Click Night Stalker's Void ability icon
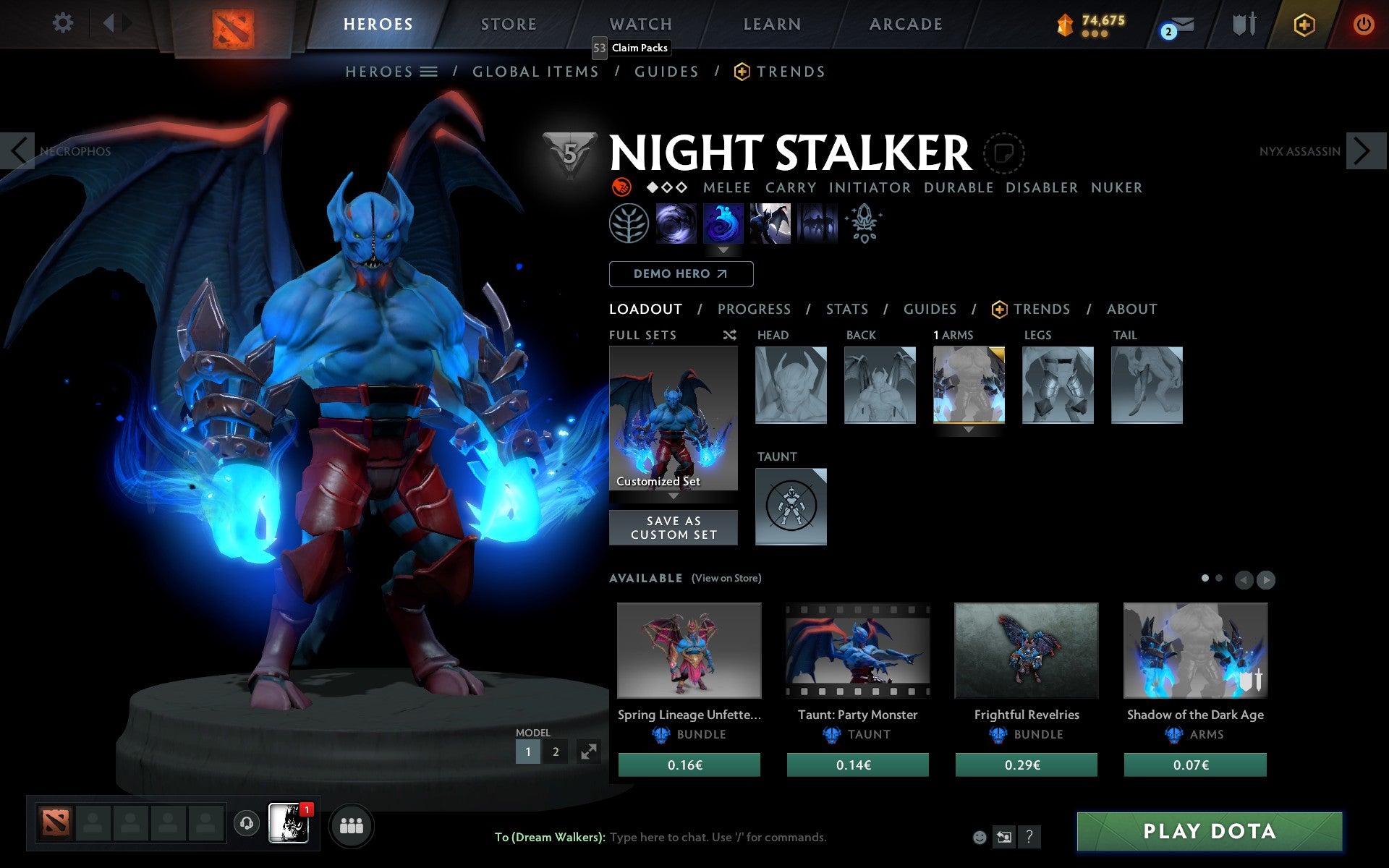This screenshot has height=868, width=1389. 676,224
